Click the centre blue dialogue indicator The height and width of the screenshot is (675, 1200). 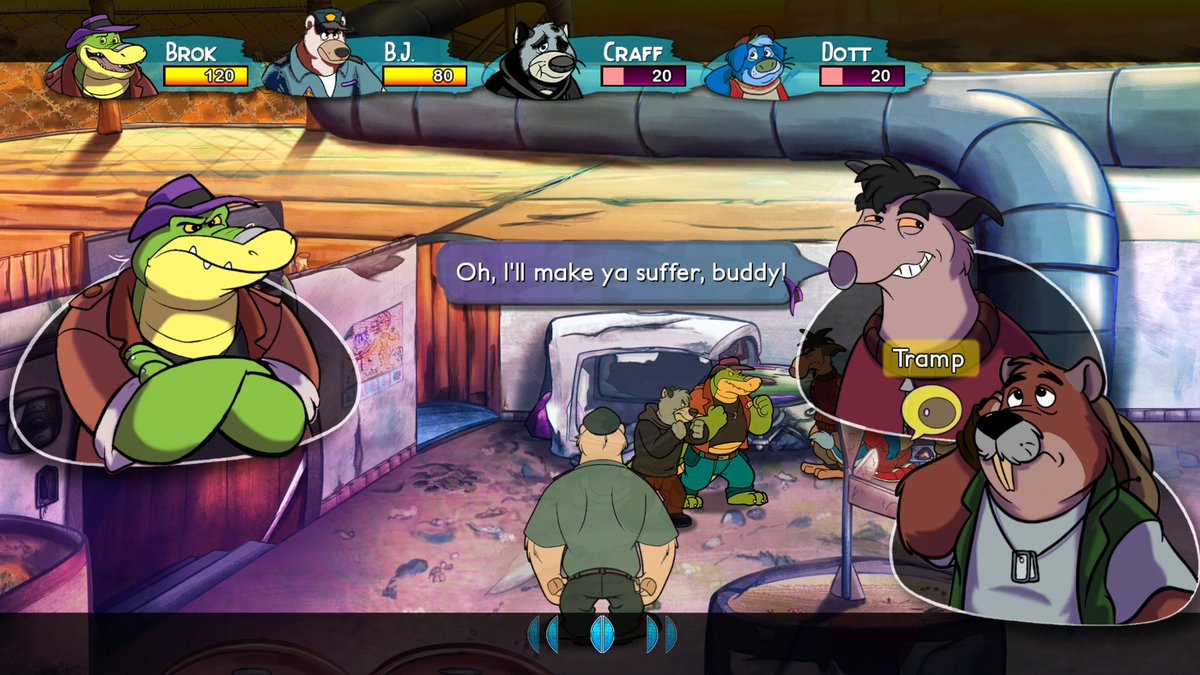pos(601,634)
